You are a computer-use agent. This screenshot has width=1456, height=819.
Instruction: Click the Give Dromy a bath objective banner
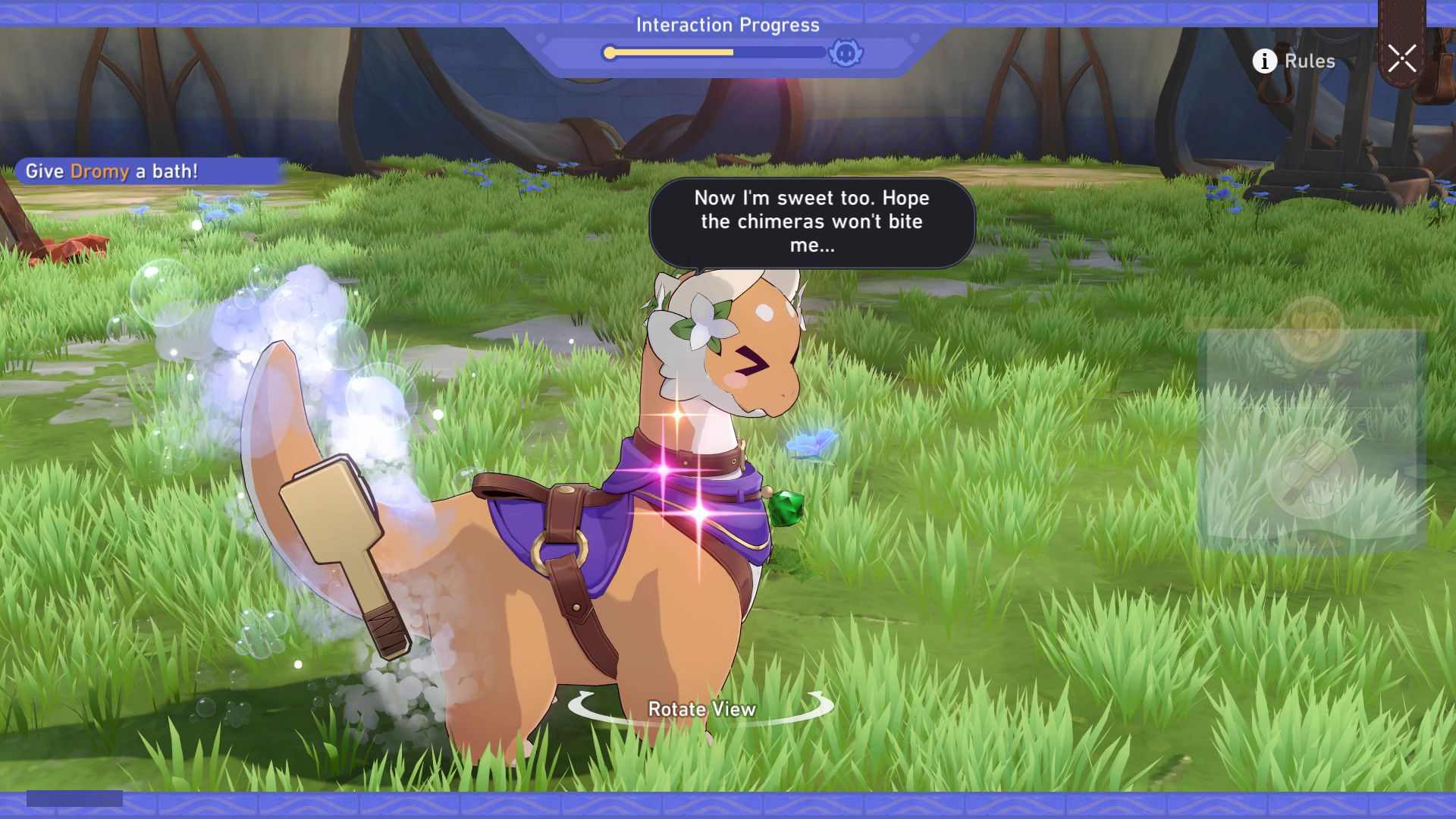112,171
